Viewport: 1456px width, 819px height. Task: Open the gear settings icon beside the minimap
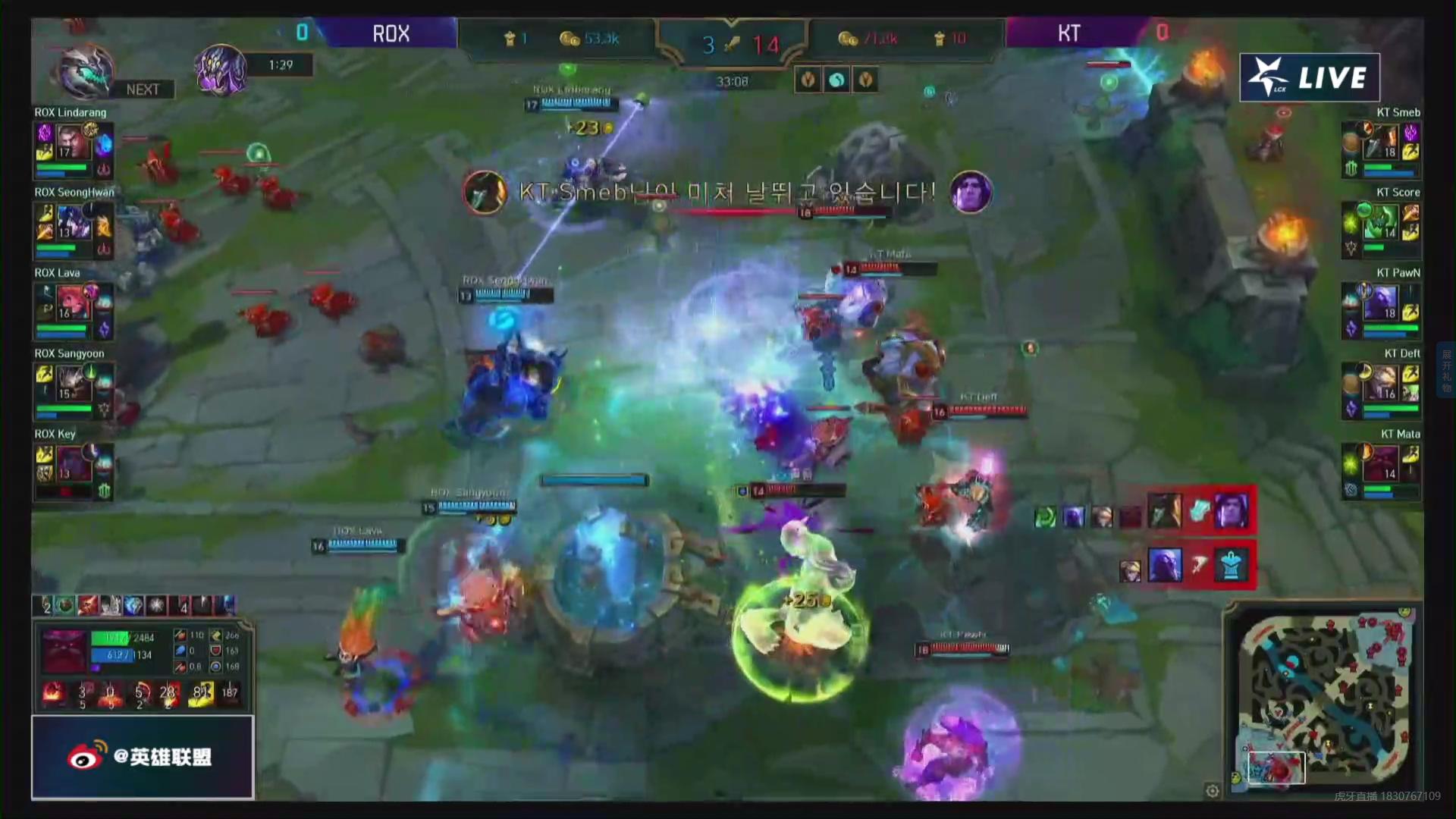tap(1213, 791)
